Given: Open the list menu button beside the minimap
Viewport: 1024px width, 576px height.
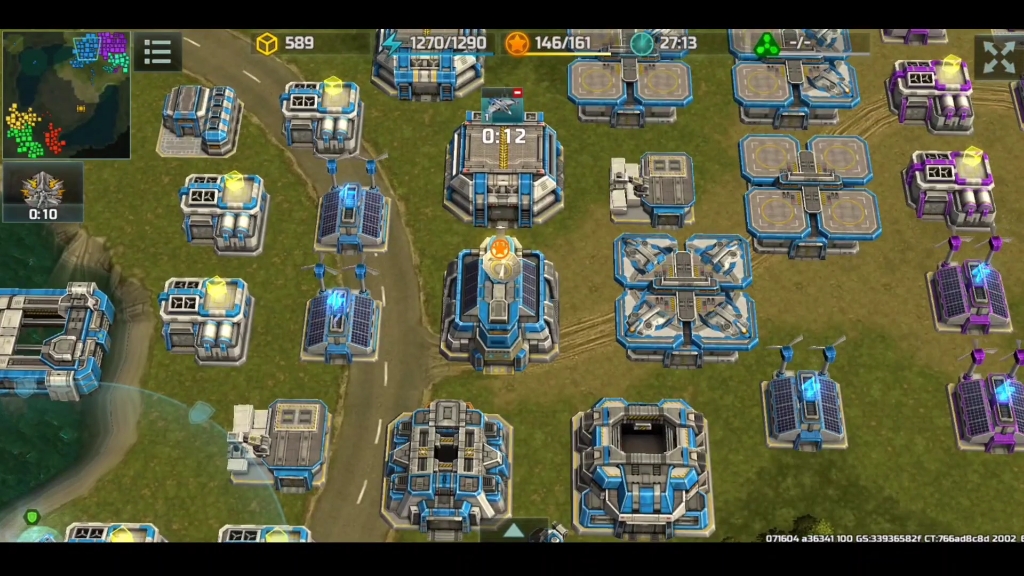Looking at the screenshot, I should [157, 52].
